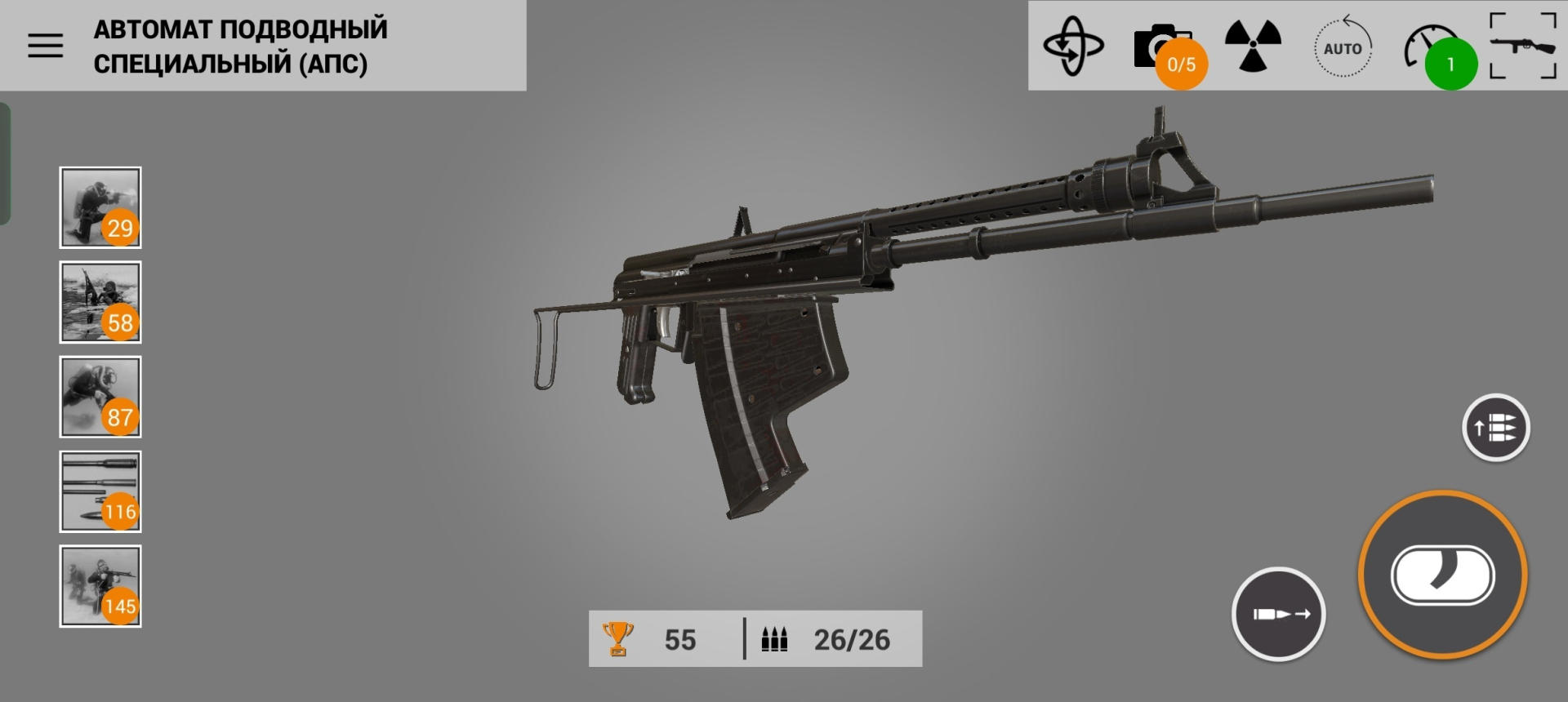Open the hamburger menu
Viewport: 1568px width, 702px height.
pyautogui.click(x=45, y=46)
